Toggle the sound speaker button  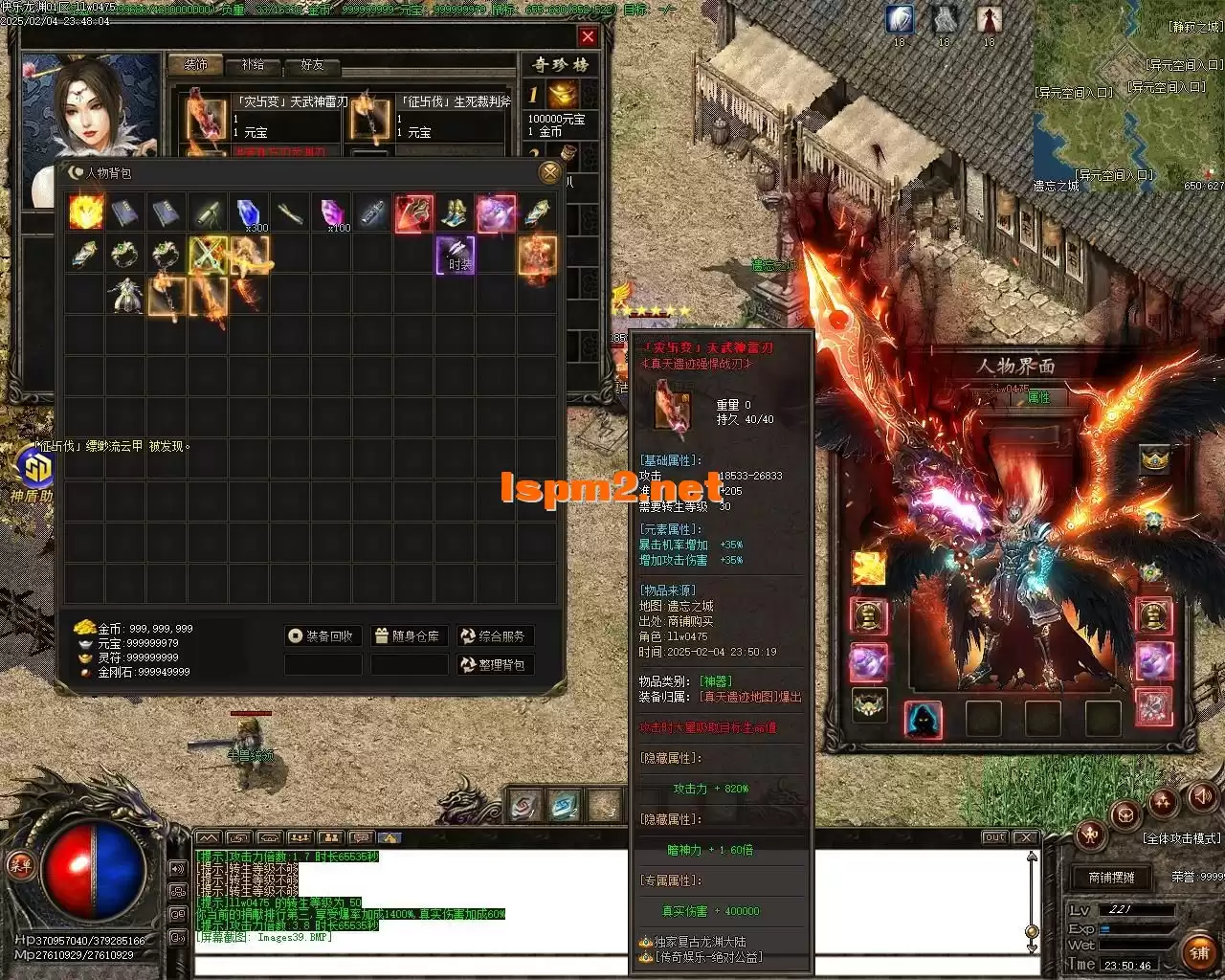(1201, 796)
